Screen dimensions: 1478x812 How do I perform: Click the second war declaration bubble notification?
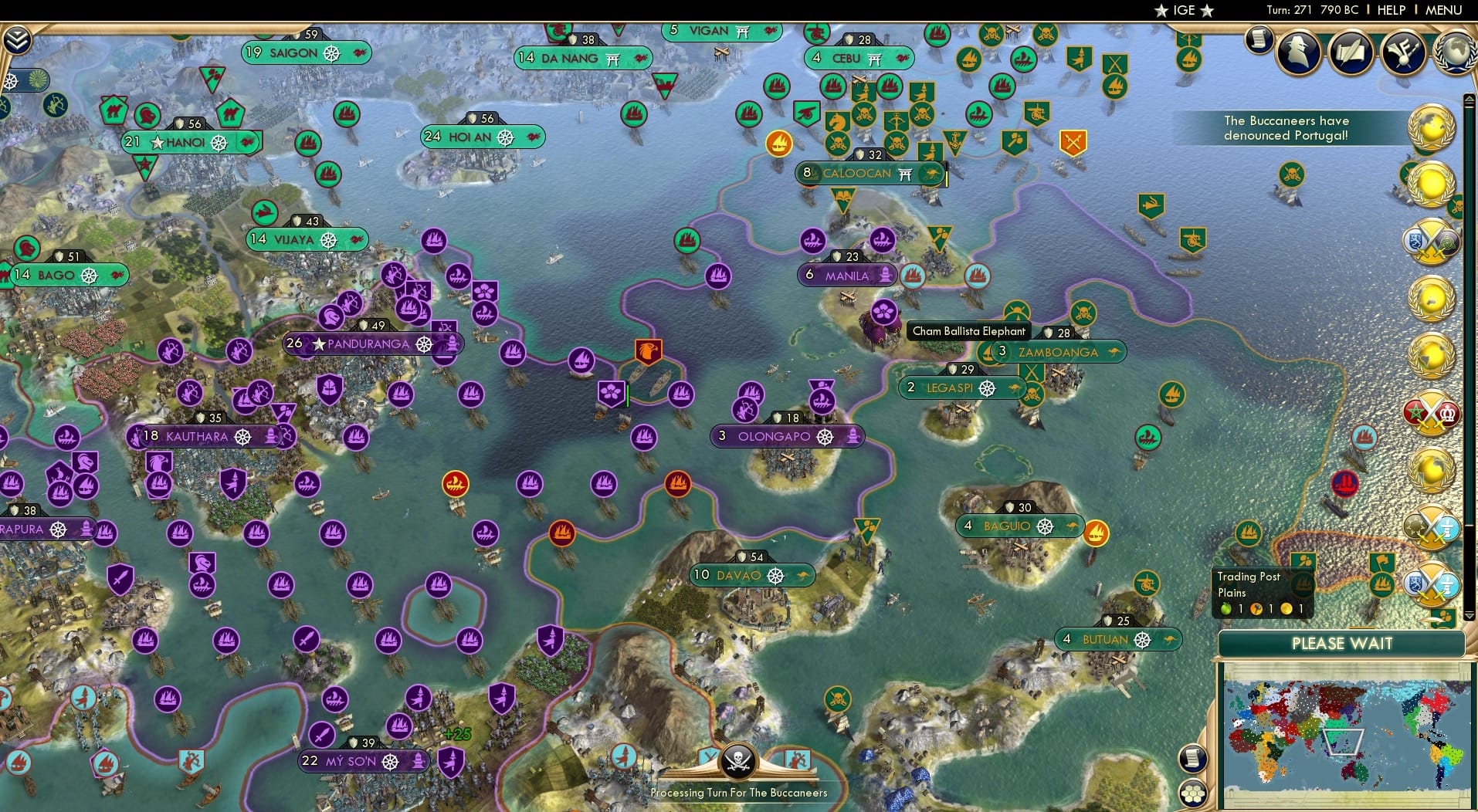[x=1432, y=414]
